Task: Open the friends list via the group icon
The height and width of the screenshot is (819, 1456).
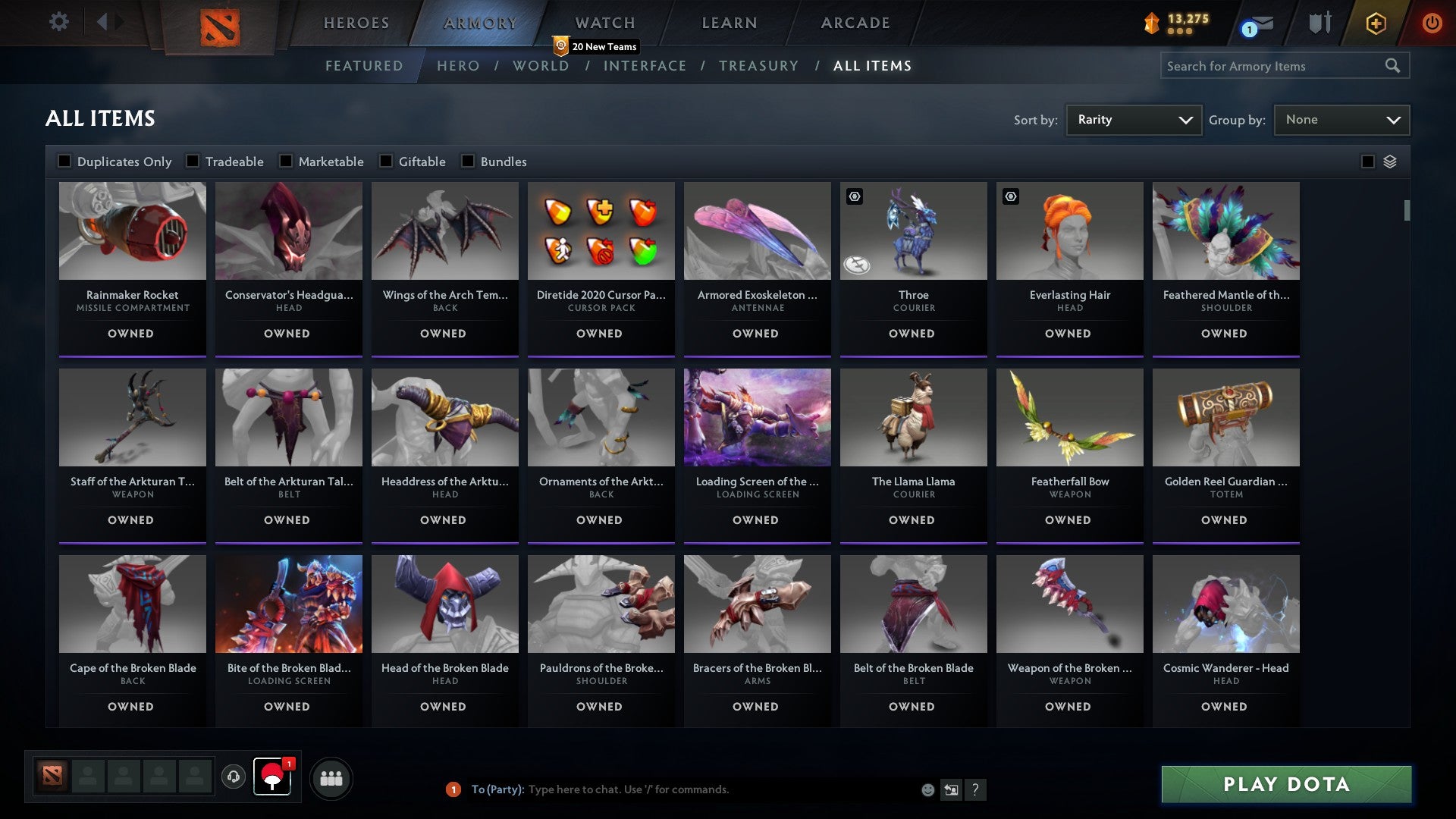Action: tap(331, 777)
